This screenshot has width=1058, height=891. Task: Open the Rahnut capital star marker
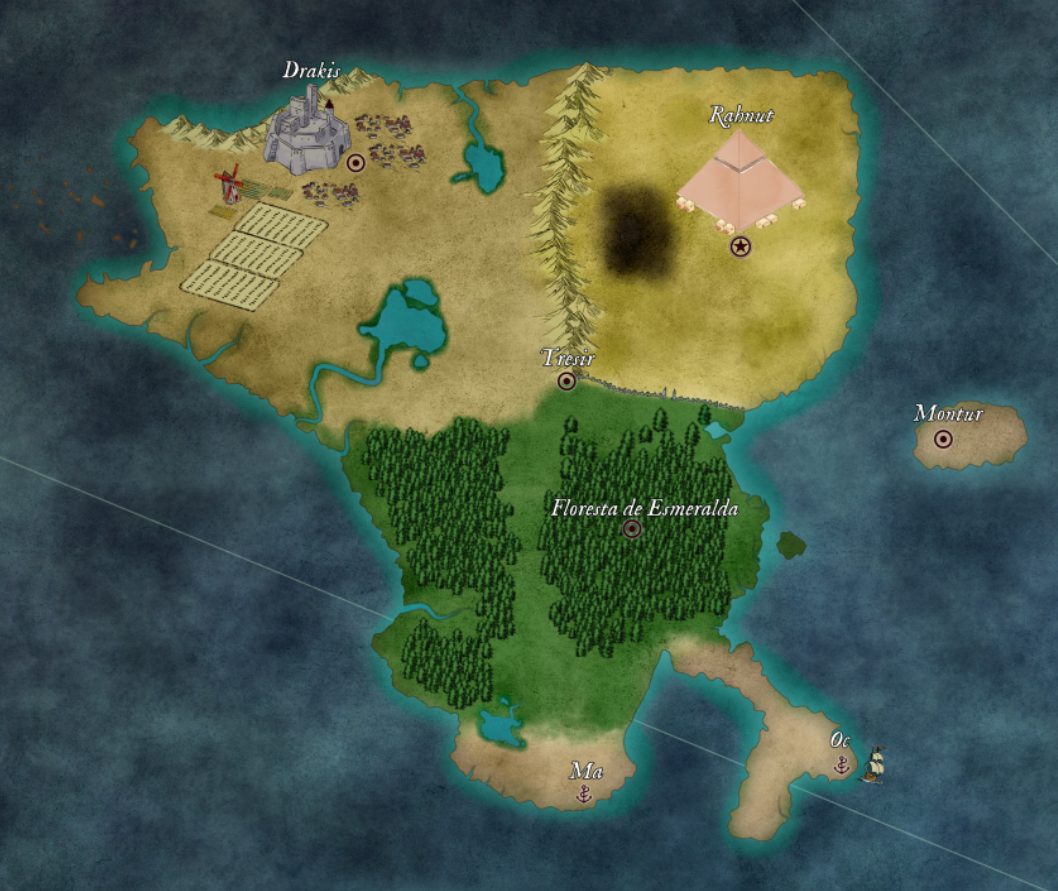click(740, 245)
